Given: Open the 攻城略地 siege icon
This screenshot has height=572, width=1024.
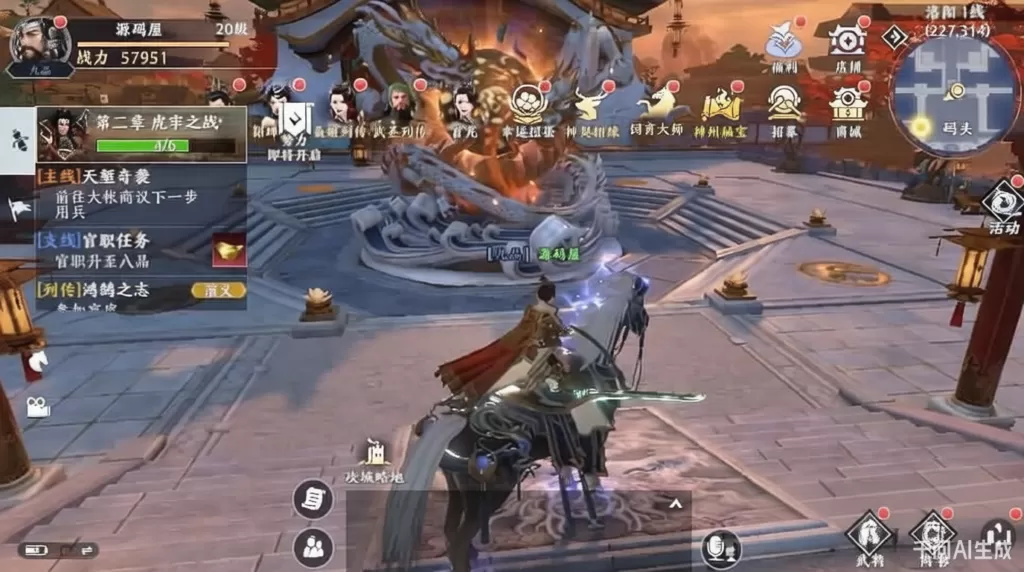Looking at the screenshot, I should coord(374,460).
